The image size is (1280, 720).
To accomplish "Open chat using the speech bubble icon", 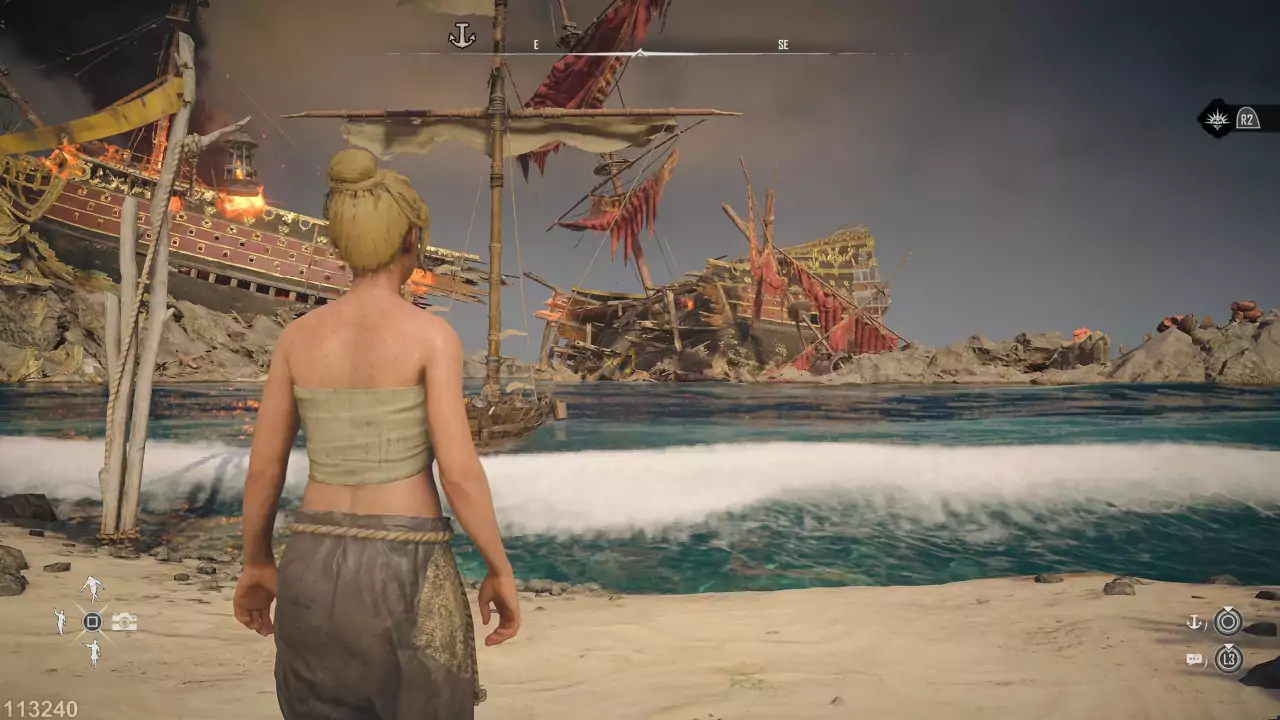I will pyautogui.click(x=1194, y=659).
